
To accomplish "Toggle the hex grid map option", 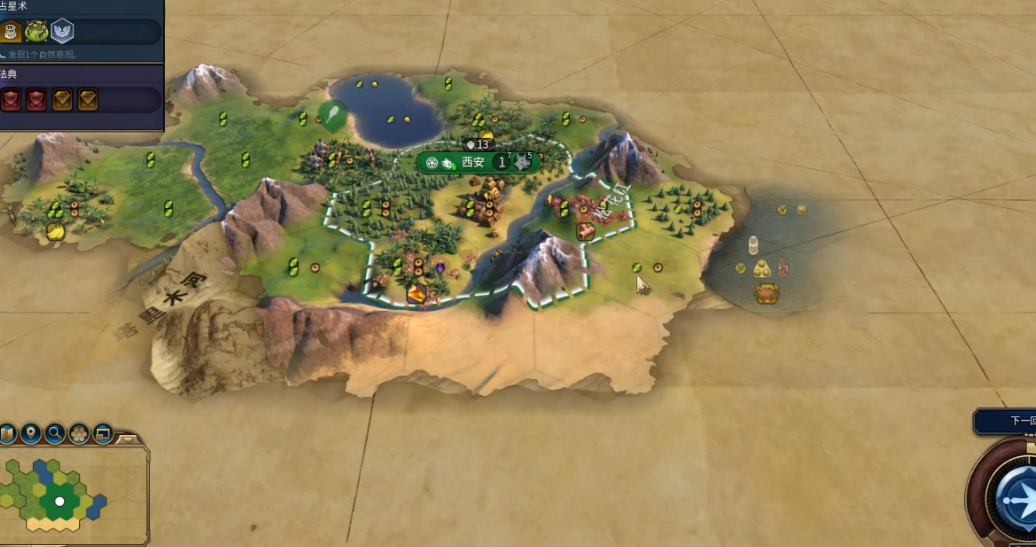I will click(x=79, y=434).
